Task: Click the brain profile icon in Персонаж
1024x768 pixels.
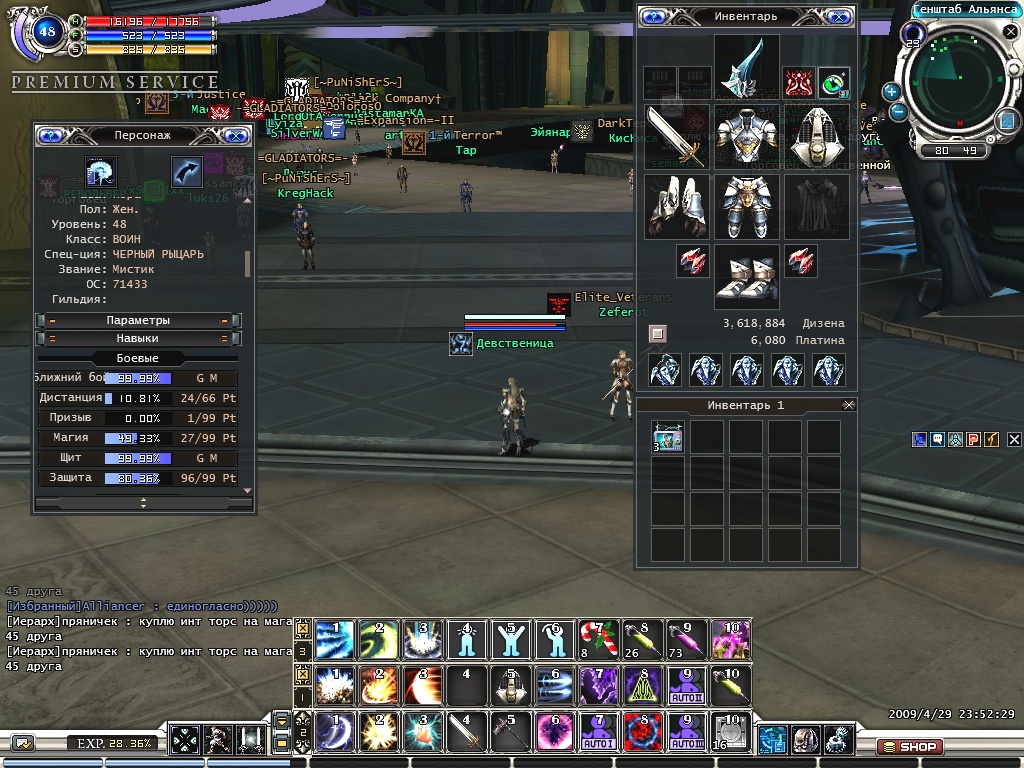Action: click(x=101, y=172)
